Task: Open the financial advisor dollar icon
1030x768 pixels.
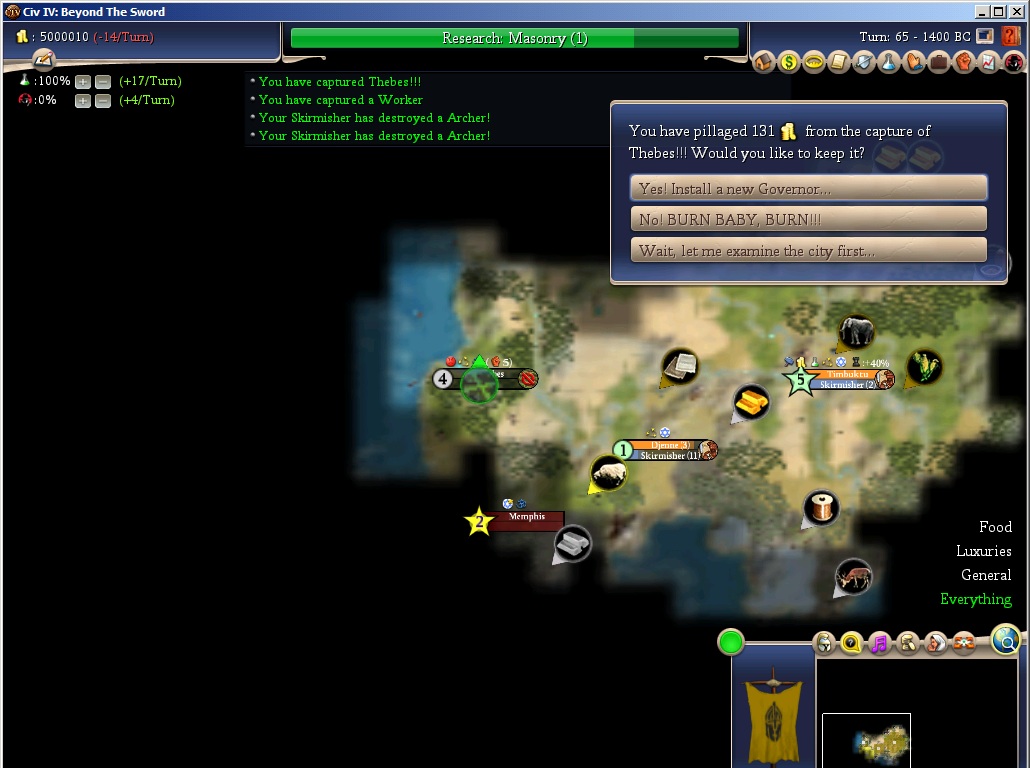Action: (x=789, y=63)
